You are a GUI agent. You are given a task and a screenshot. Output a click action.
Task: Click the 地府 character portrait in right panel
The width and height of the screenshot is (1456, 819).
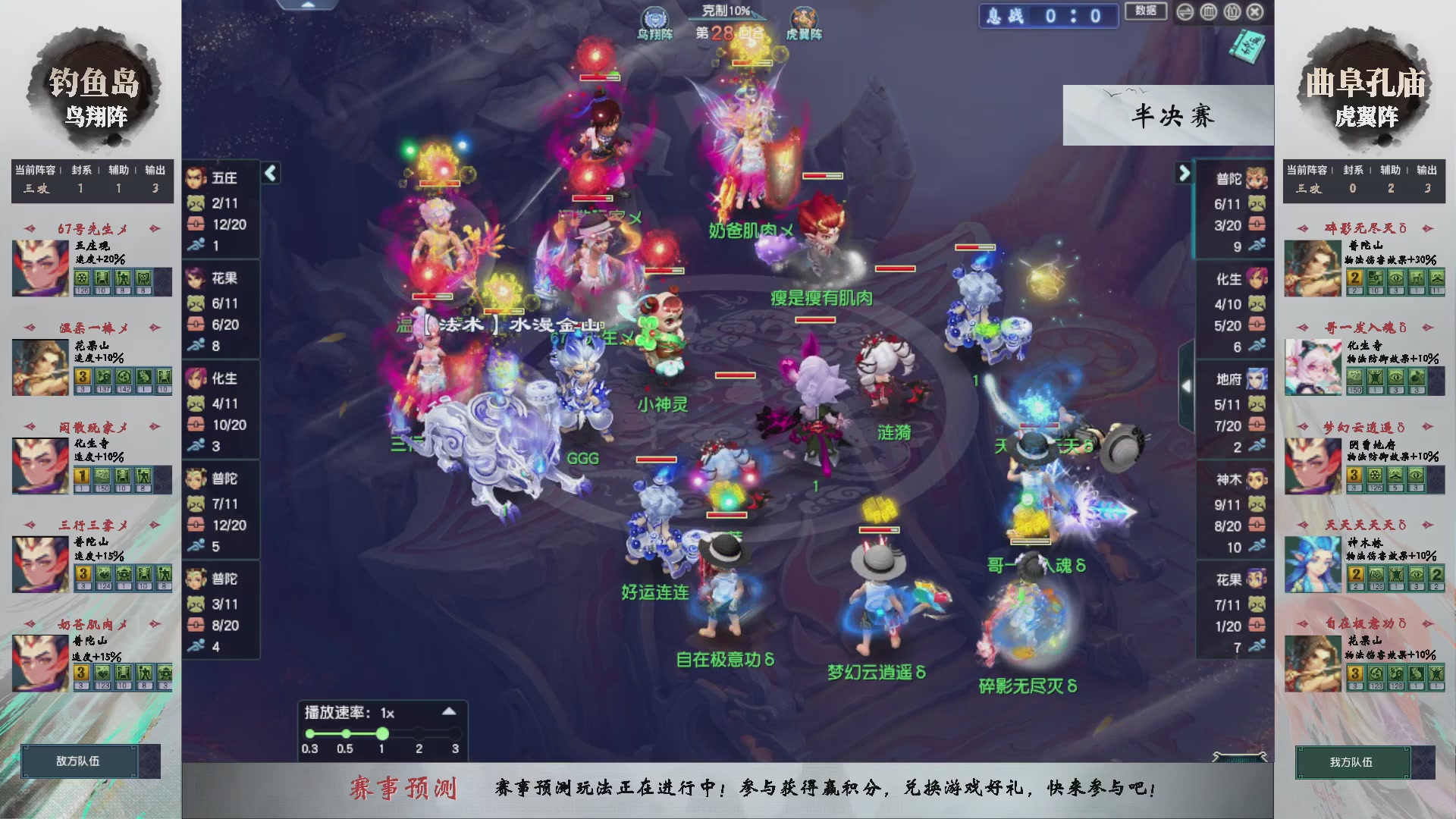point(1255,377)
